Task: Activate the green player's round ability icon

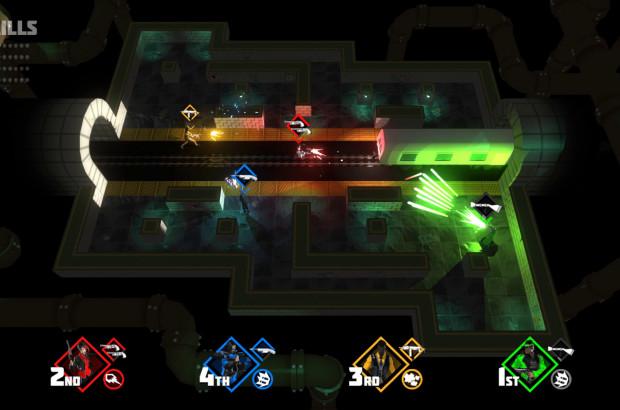Action: (563, 378)
